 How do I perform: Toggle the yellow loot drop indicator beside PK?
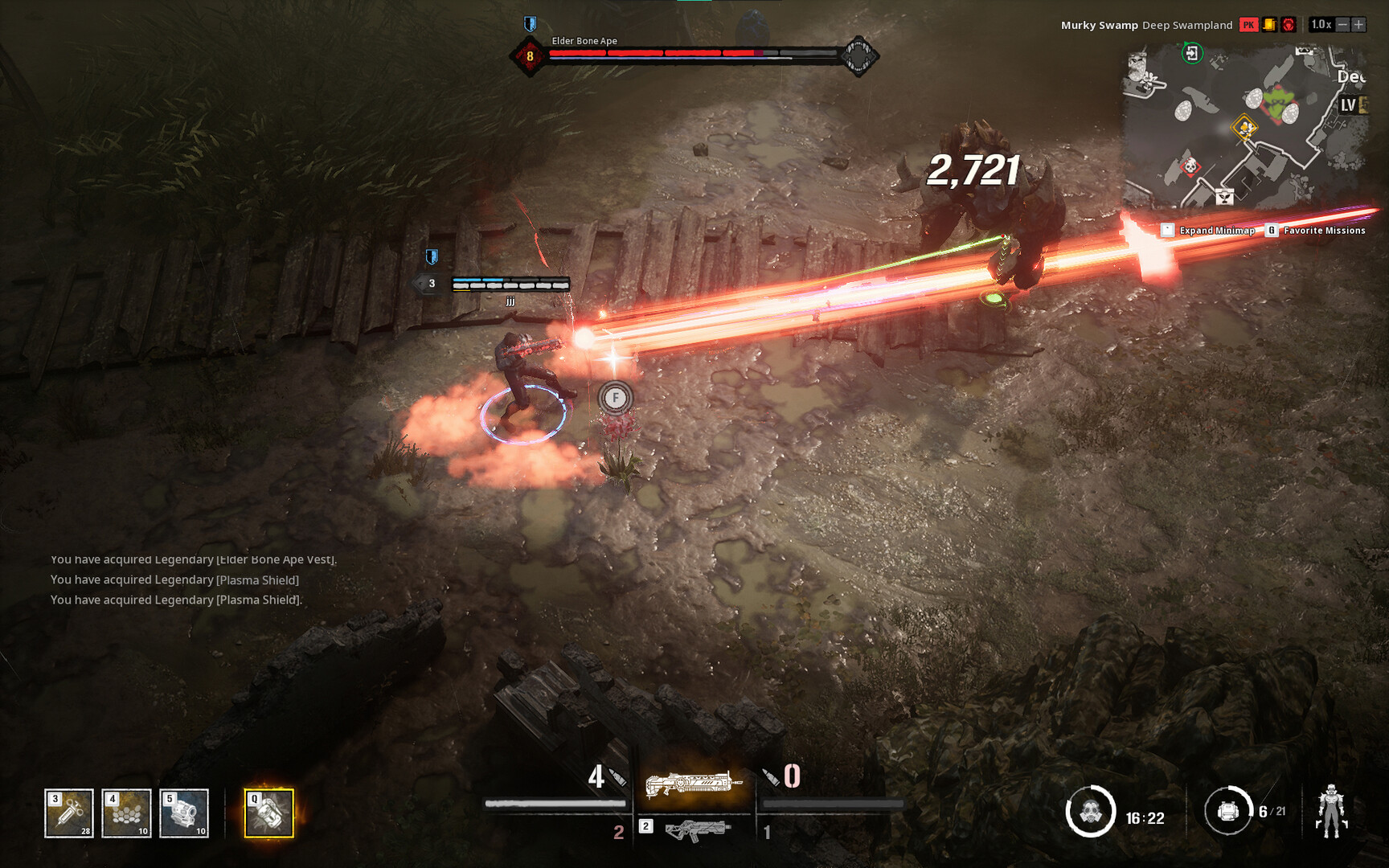1268,25
